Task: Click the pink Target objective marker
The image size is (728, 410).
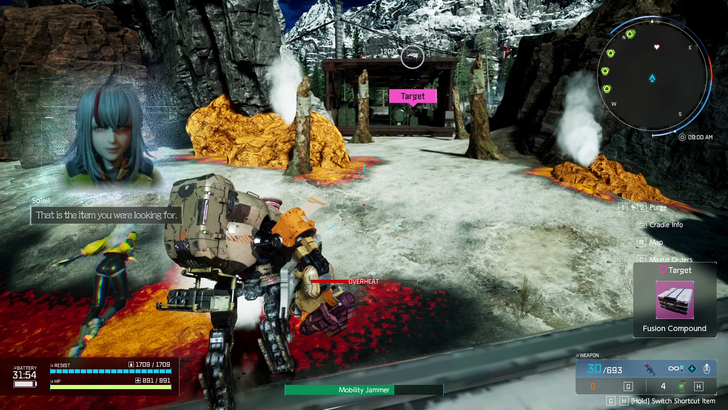Action: click(x=413, y=96)
